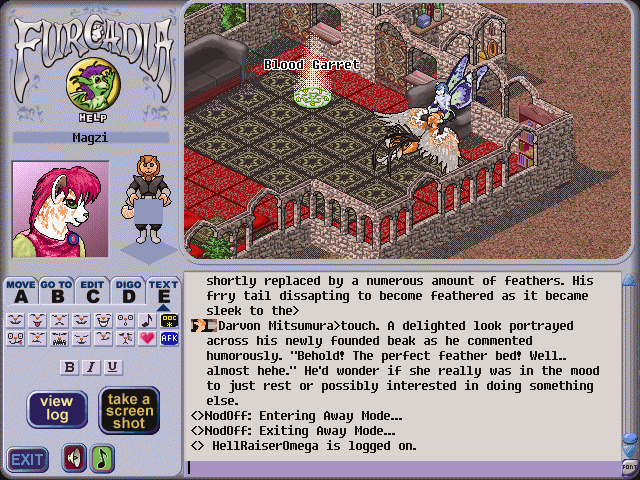Enable italic text formatting
This screenshot has height=480, width=640.
click(91, 367)
